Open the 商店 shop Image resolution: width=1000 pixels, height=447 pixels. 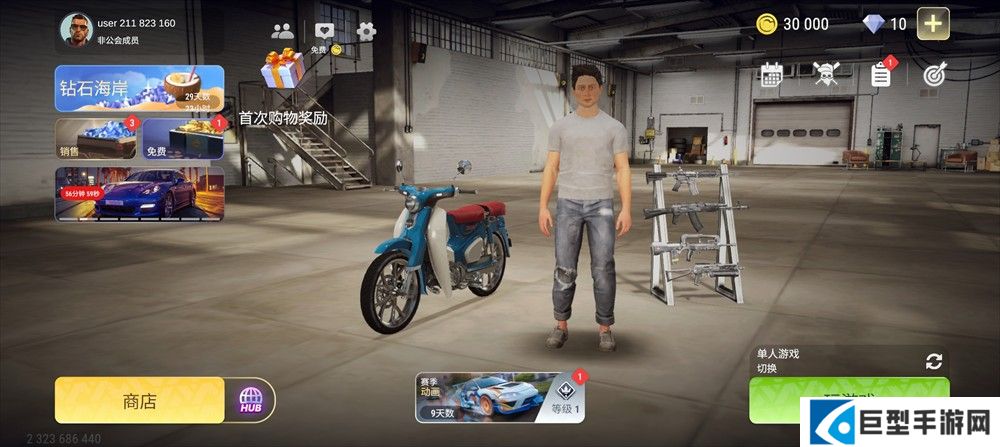point(139,401)
